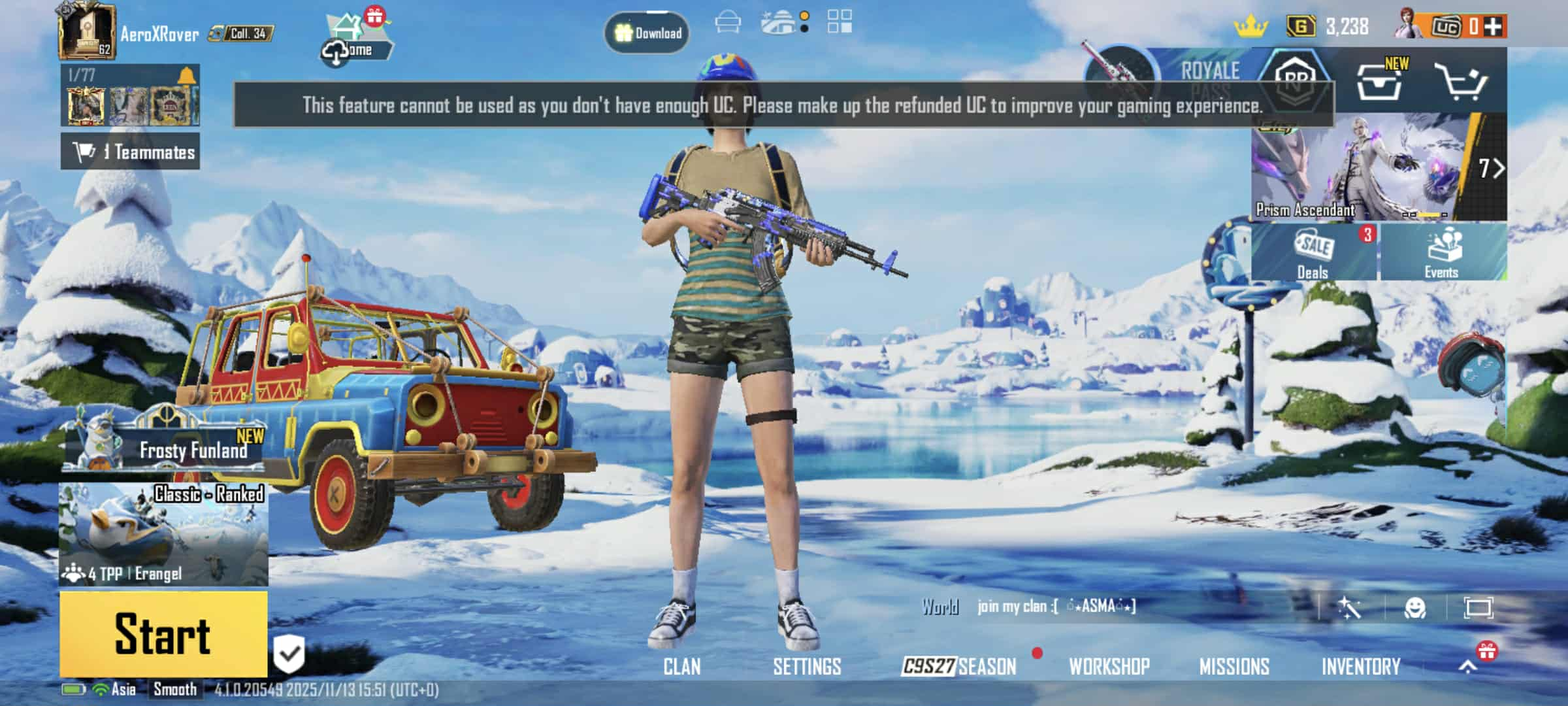The width and height of the screenshot is (1568, 706).
Task: Open the Settings menu
Action: pyautogui.click(x=807, y=667)
